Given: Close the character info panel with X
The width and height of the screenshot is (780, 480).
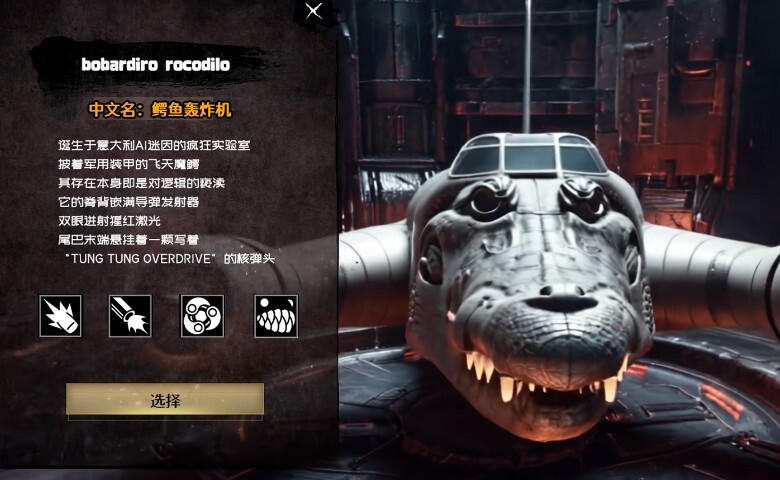Looking at the screenshot, I should point(314,11).
